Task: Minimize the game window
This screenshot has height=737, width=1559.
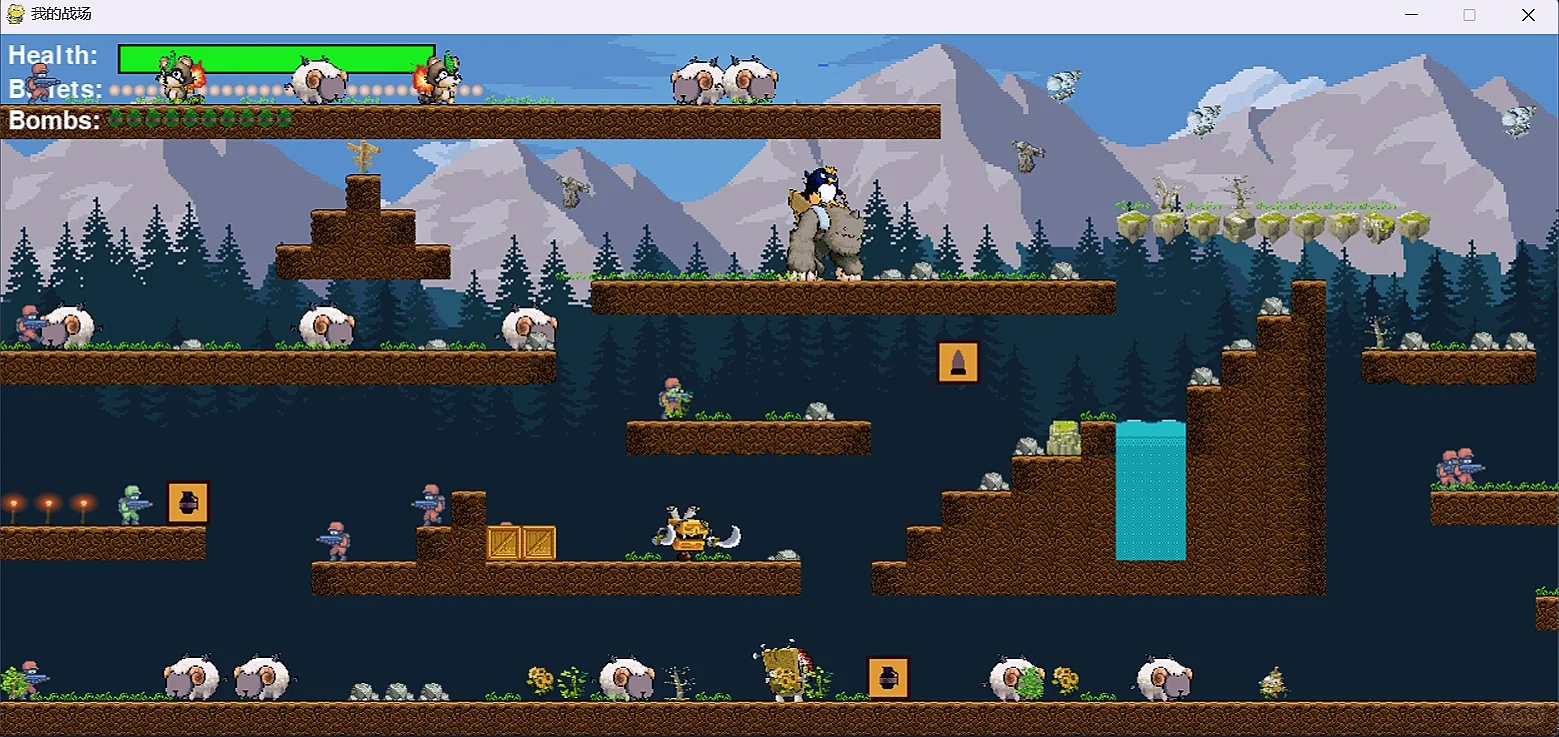Action: tap(1411, 15)
